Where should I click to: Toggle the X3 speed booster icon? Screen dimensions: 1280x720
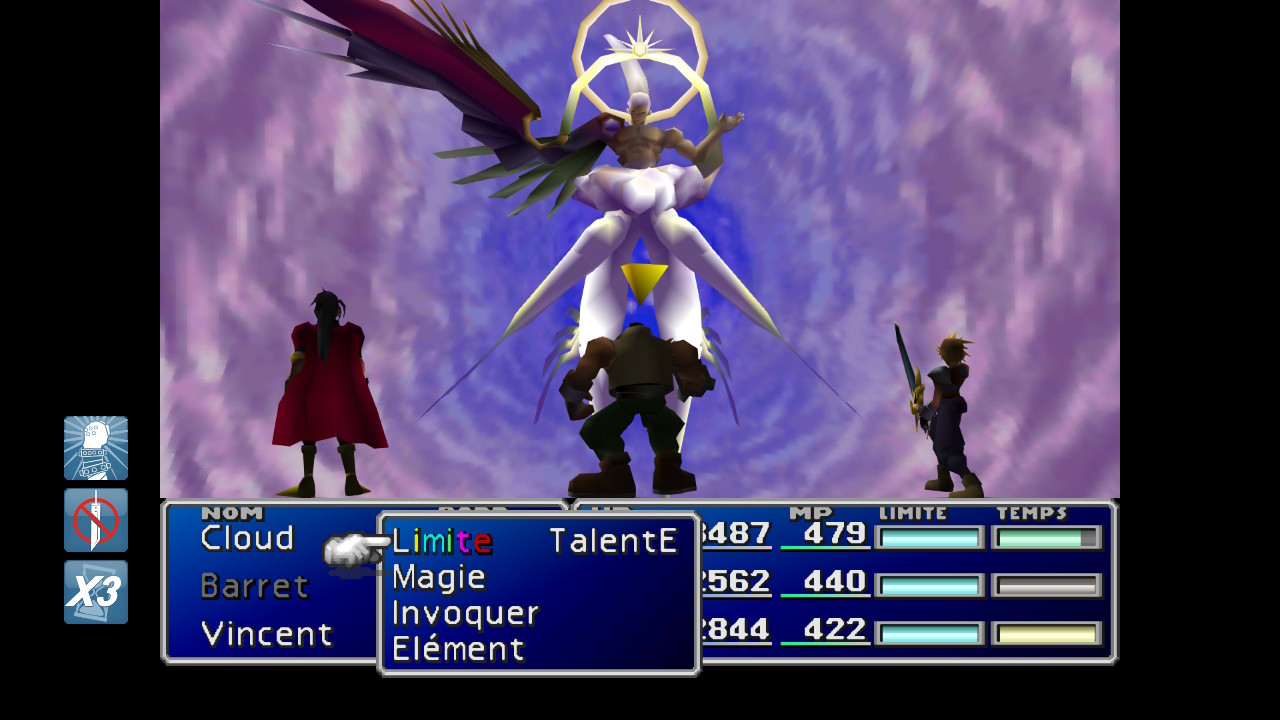click(96, 592)
